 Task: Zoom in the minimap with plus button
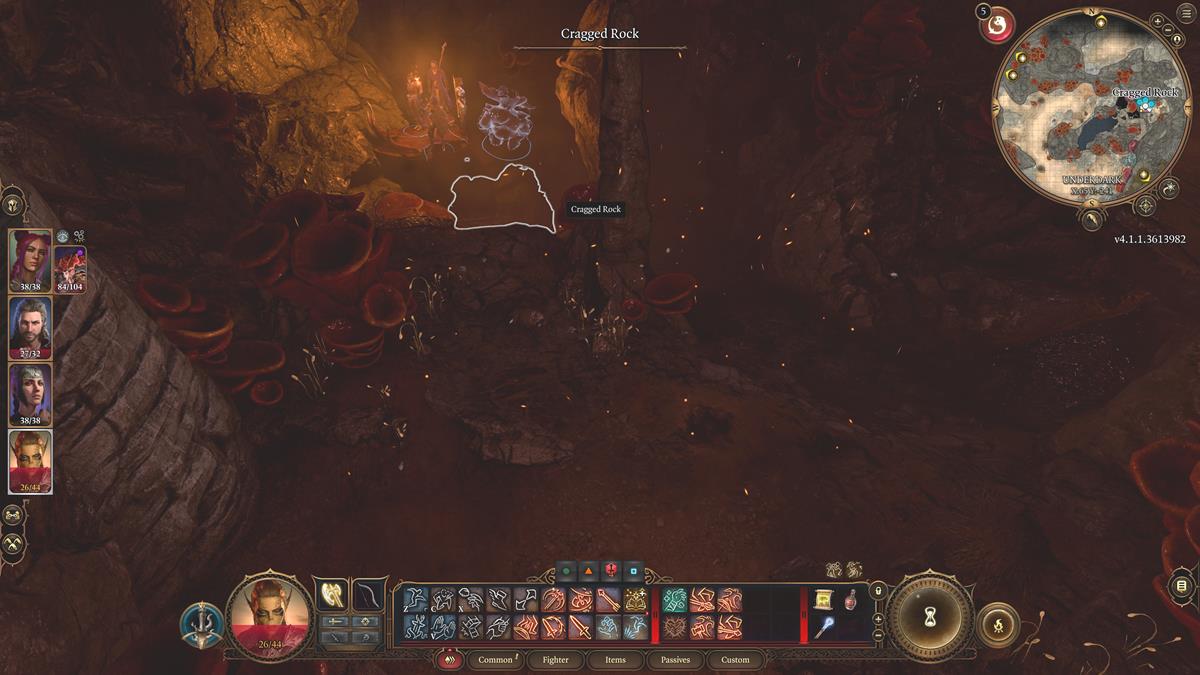click(x=1157, y=21)
